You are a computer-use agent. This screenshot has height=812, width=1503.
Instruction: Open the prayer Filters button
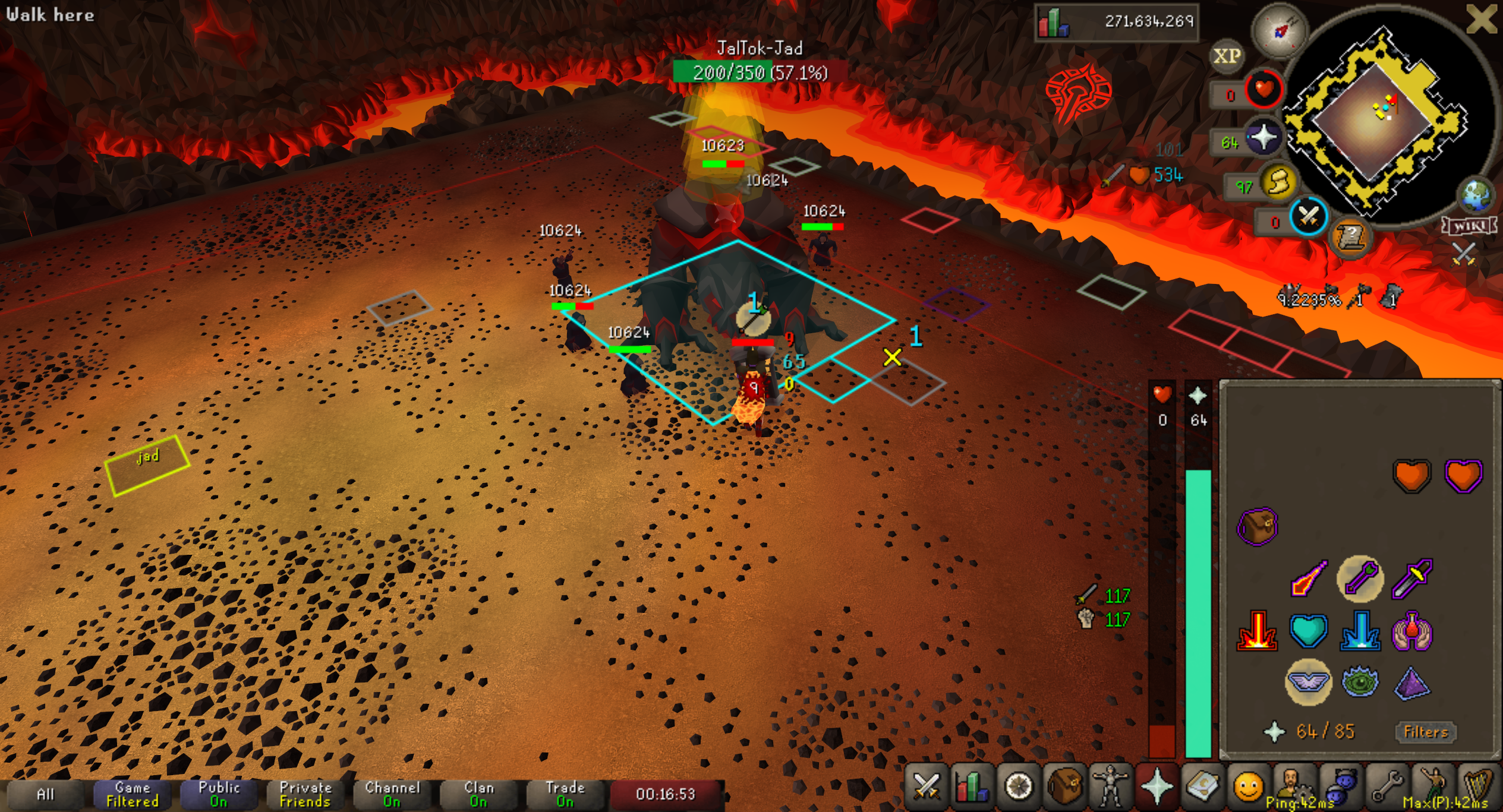tap(1425, 732)
